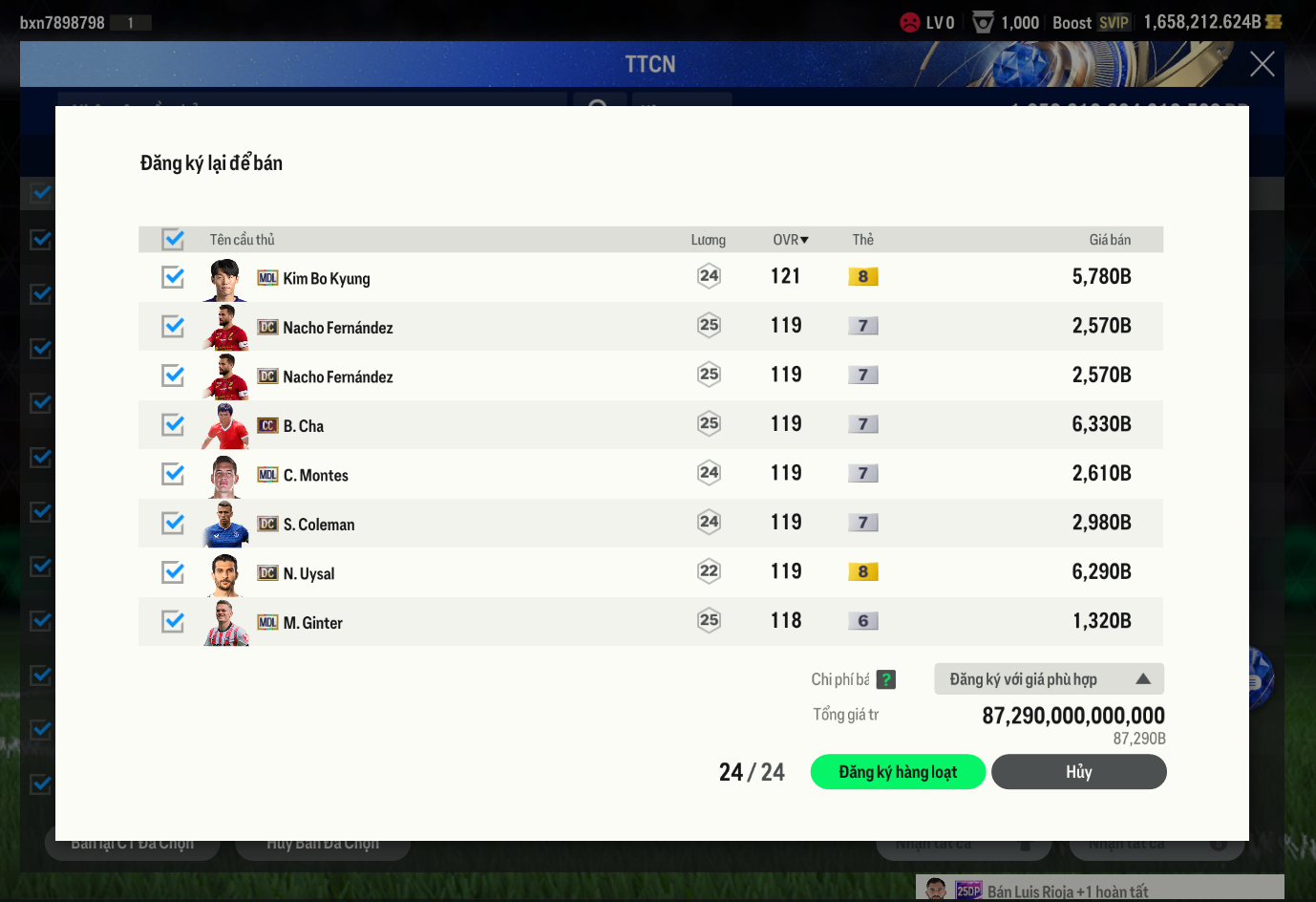
Task: Confirm with the green Đăng ký hàng loạt button
Action: 898,772
